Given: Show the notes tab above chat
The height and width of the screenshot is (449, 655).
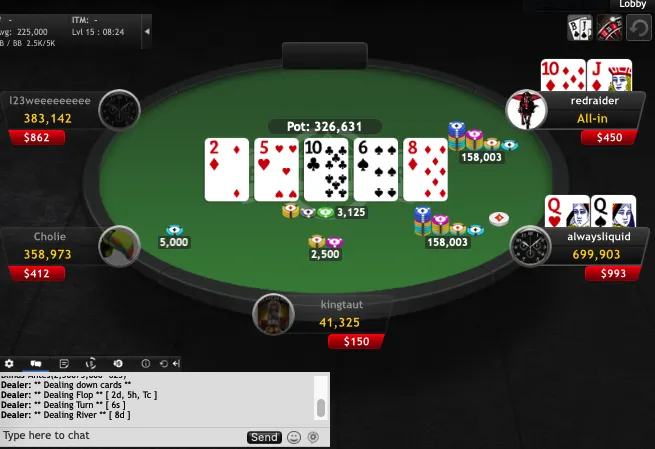Looking at the screenshot, I should (64, 363).
